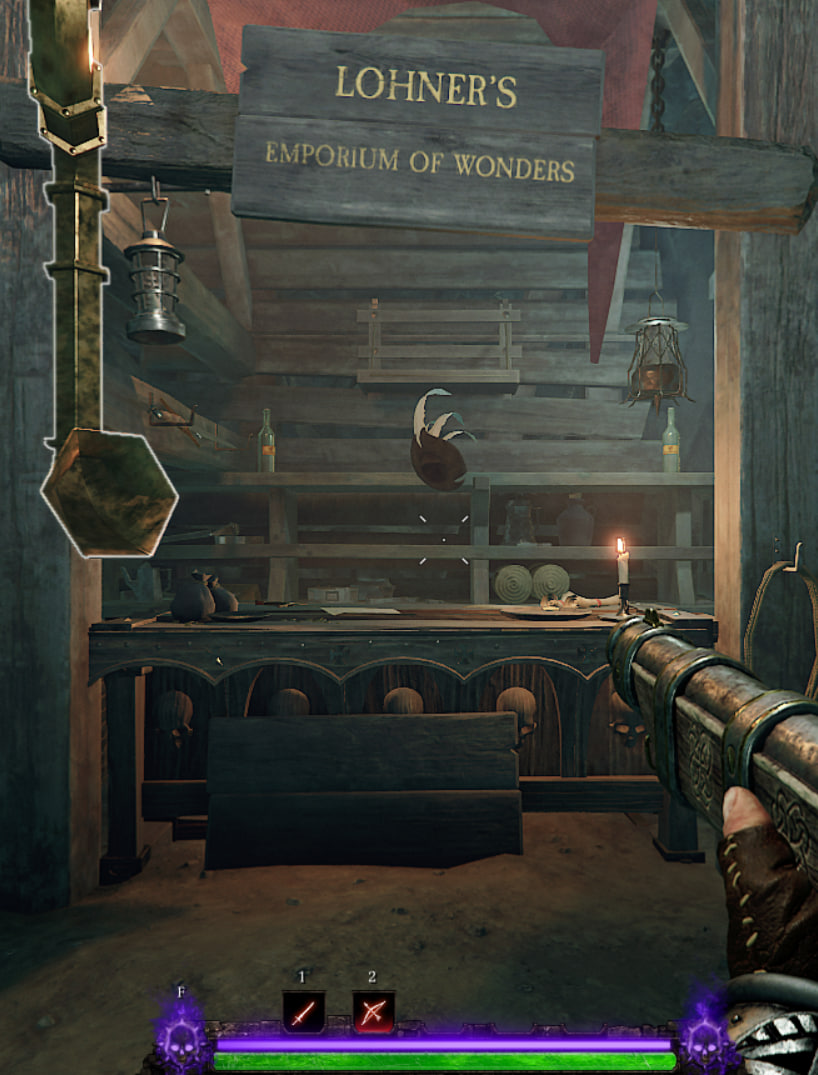Switch to the crossed-bow ranged weapon slot
This screenshot has height=1075, width=818.
(373, 1012)
